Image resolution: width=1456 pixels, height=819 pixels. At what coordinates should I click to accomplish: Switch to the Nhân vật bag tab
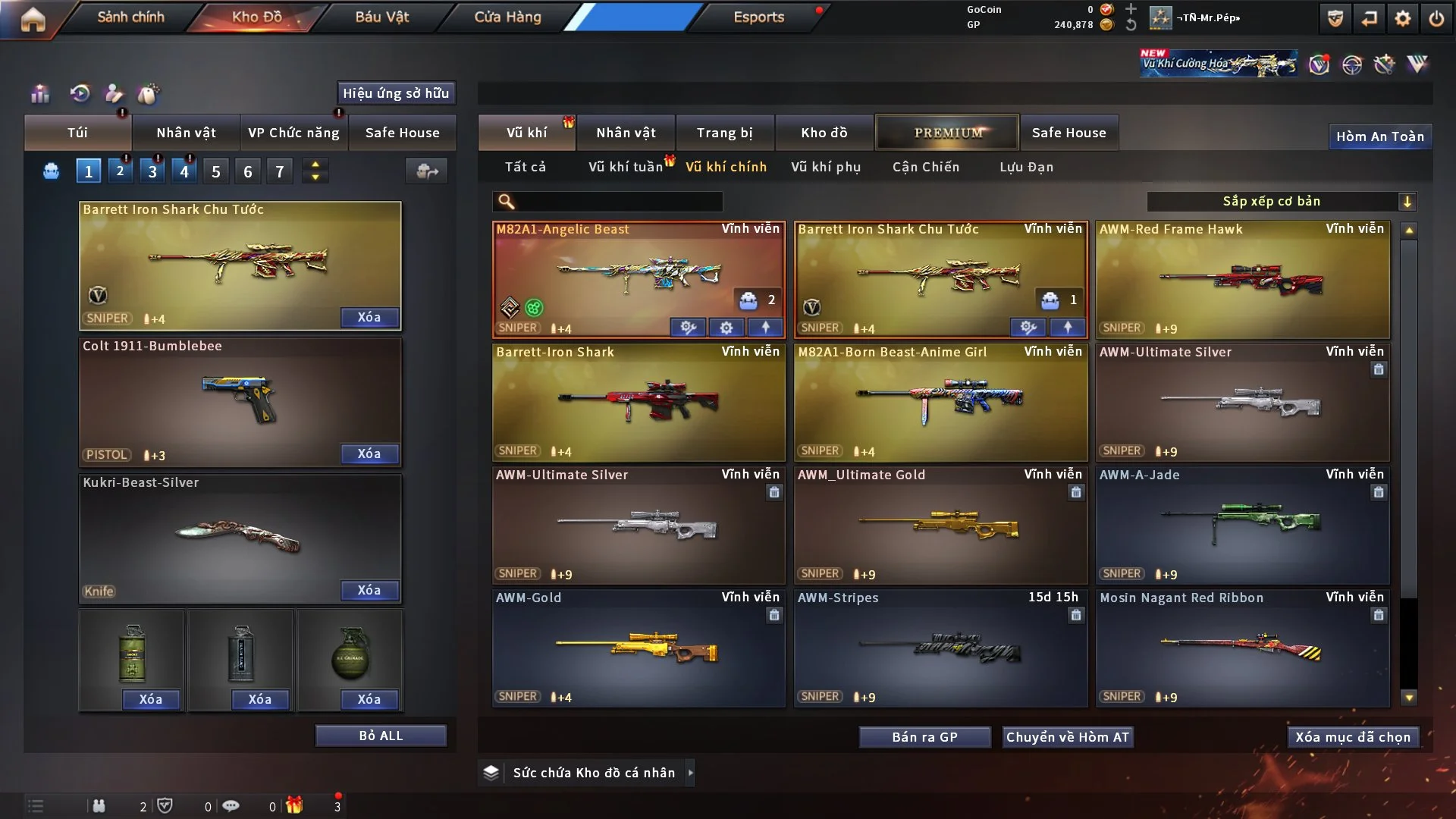point(186,133)
